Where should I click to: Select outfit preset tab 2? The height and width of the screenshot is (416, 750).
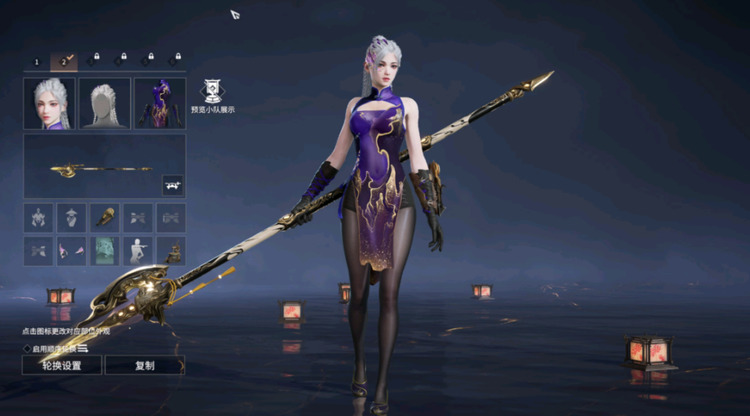coord(64,61)
